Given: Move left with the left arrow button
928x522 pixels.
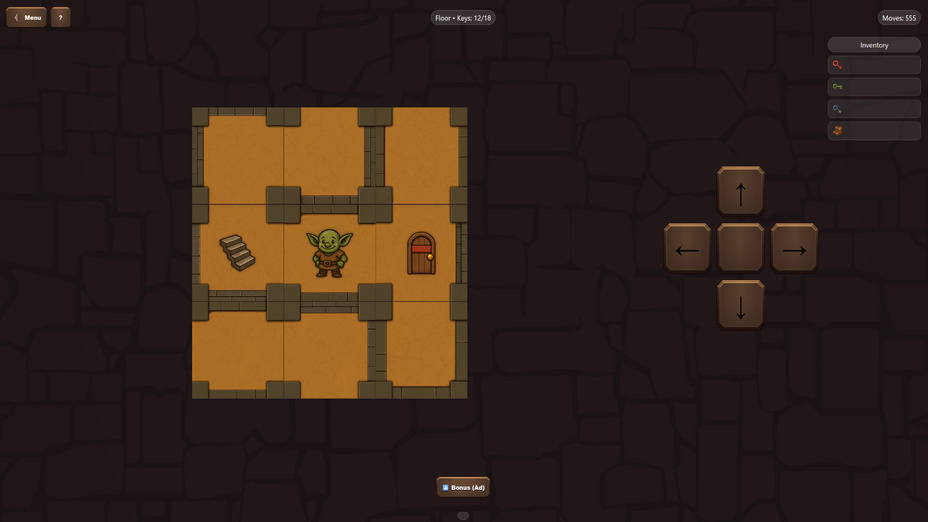Looking at the screenshot, I should click(687, 249).
